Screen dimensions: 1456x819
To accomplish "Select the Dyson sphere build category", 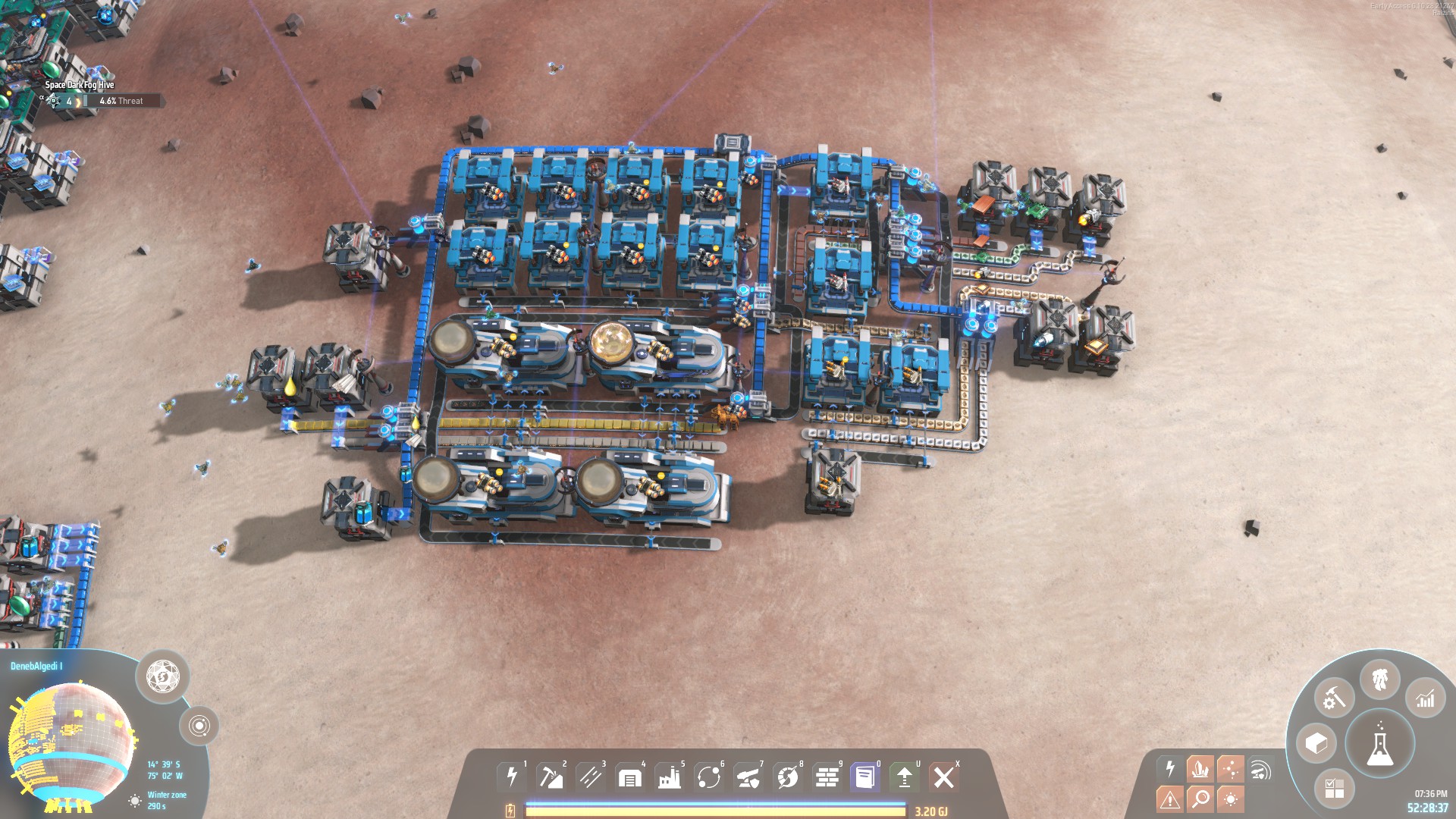I will point(788,777).
